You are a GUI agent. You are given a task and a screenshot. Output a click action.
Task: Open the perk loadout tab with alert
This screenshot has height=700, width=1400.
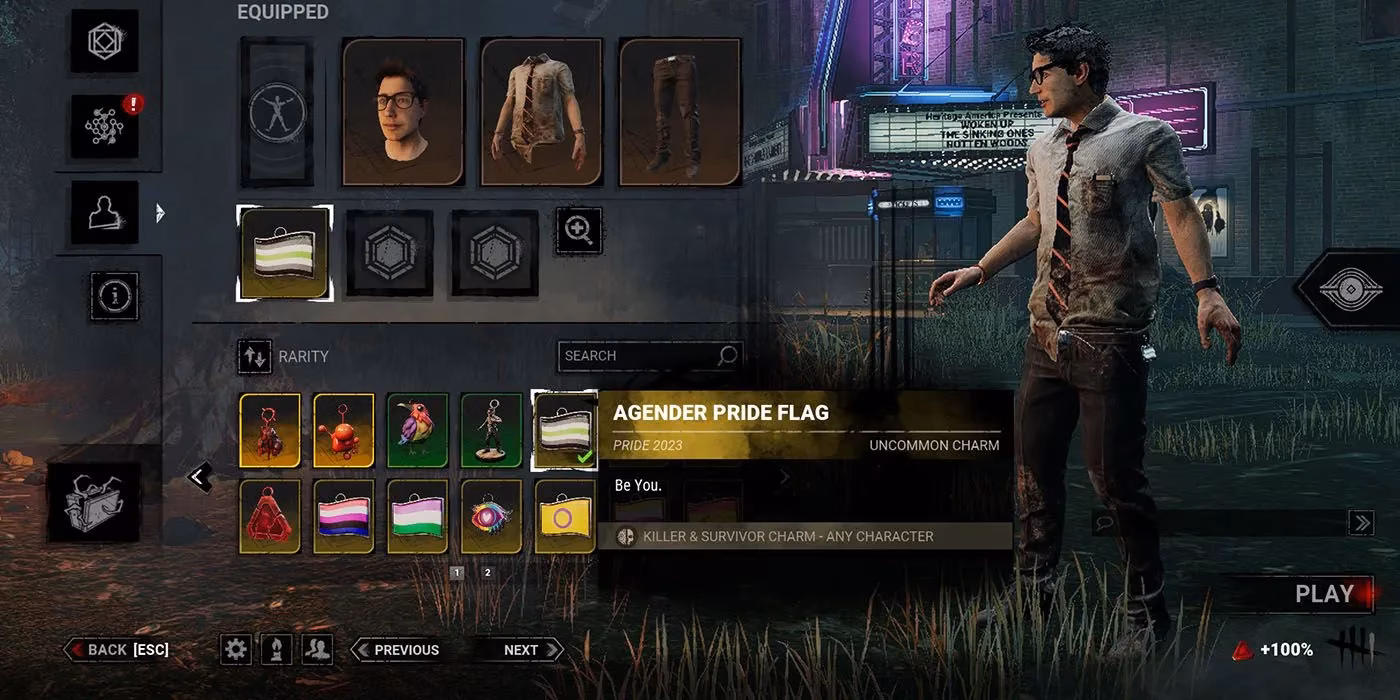tap(105, 127)
